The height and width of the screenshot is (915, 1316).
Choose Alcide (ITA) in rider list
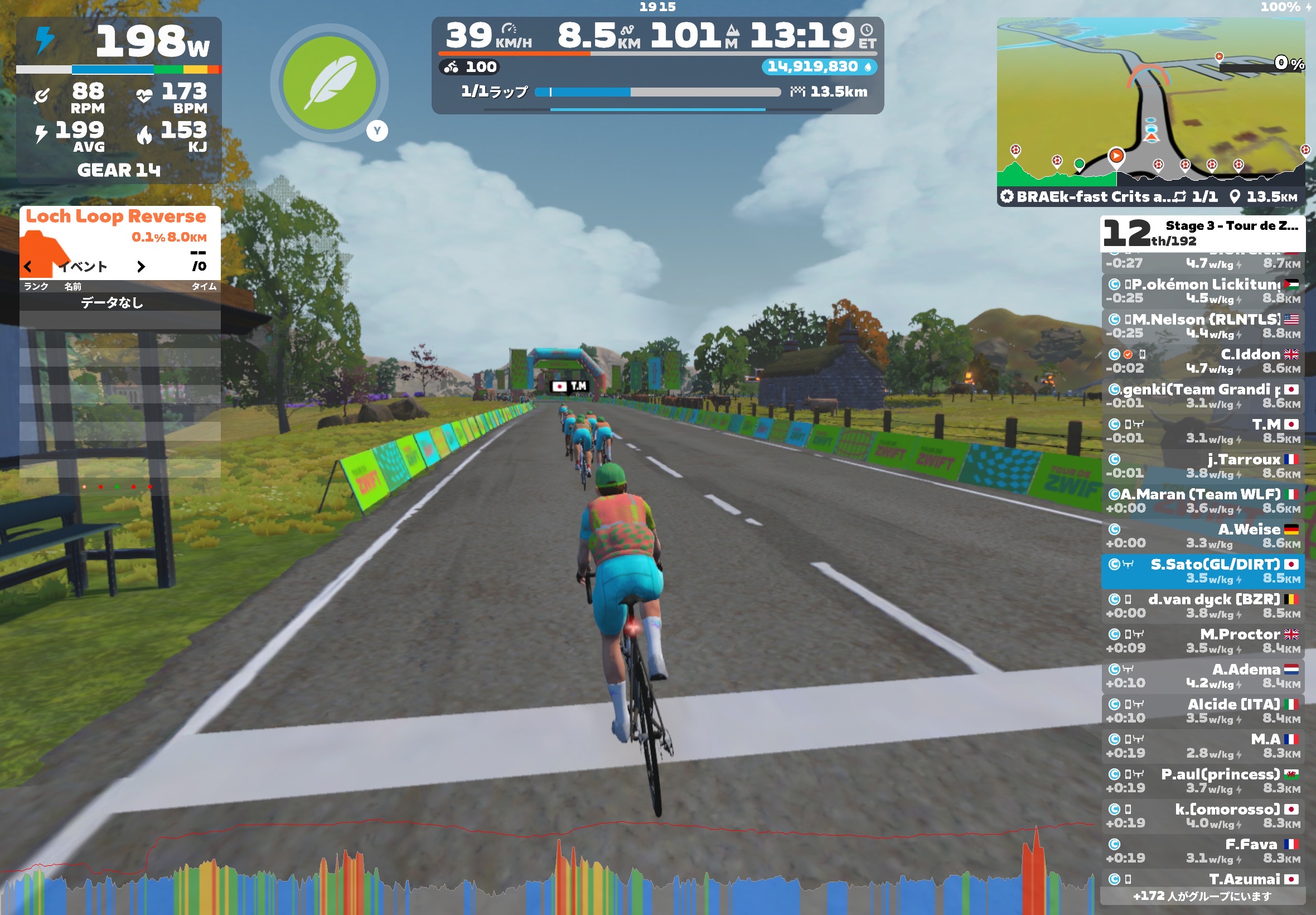tap(1202, 711)
